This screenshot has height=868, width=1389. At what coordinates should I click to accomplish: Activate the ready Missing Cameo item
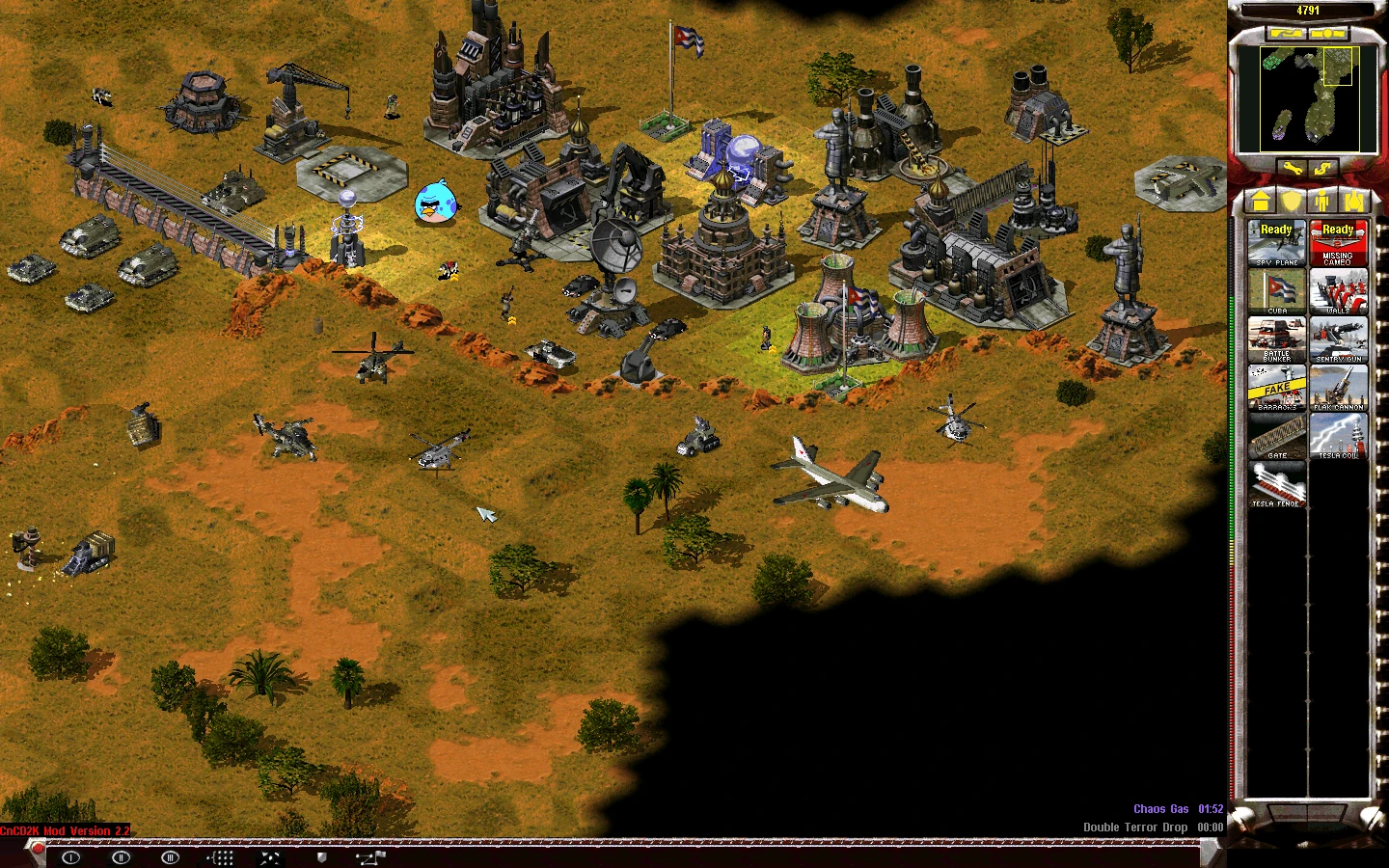(x=1338, y=243)
